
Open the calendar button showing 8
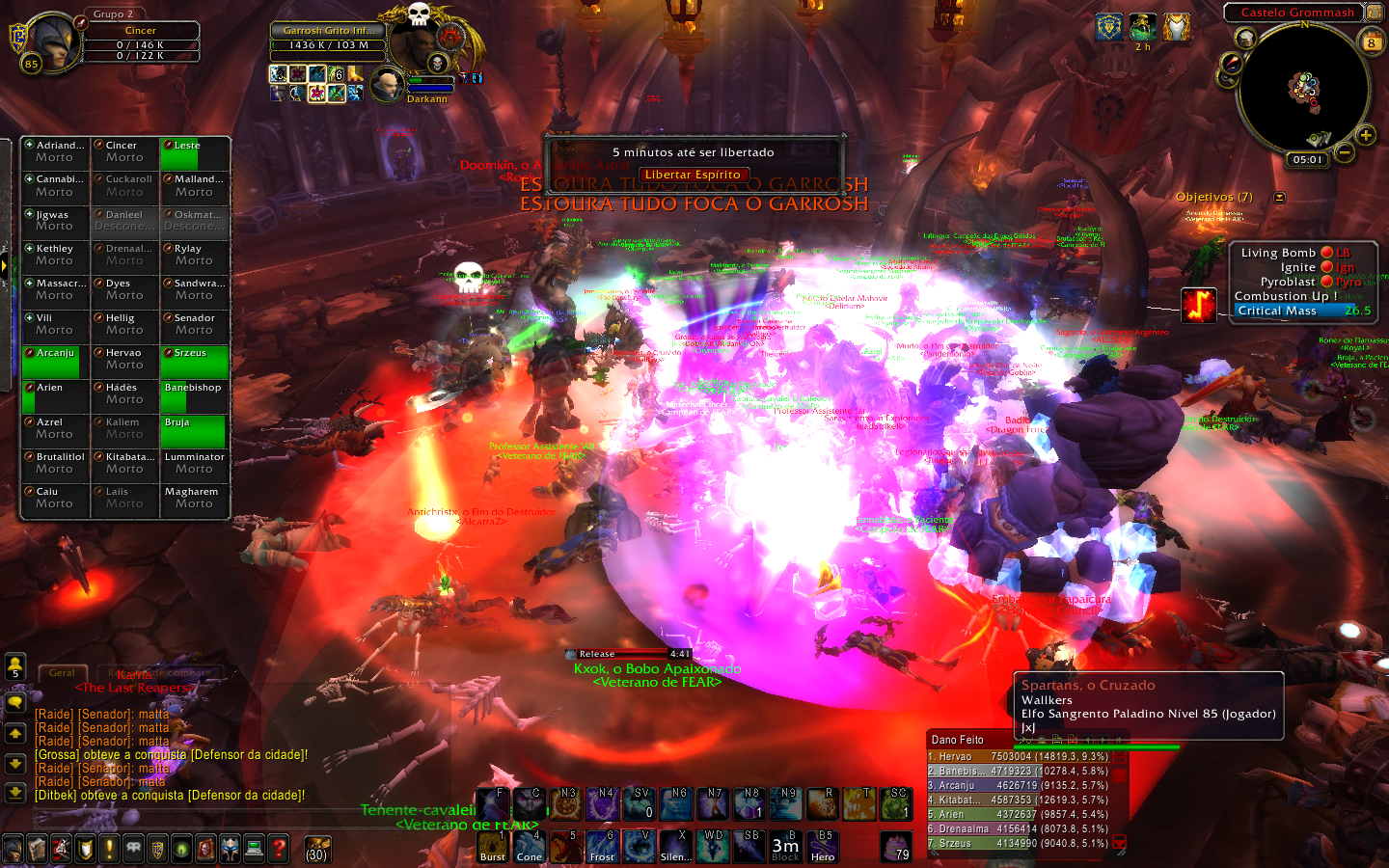tap(1371, 42)
